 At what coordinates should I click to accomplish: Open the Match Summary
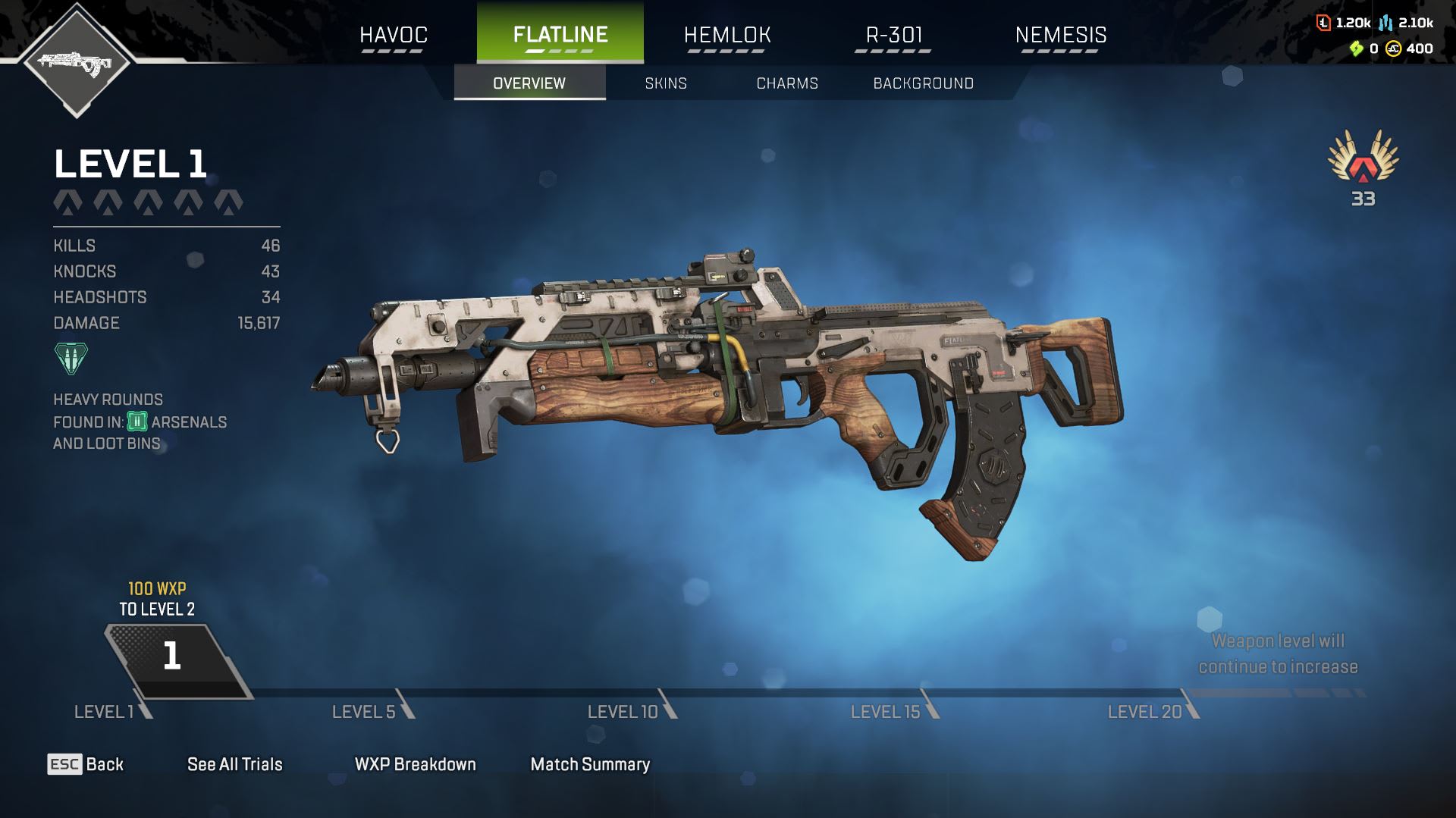tap(590, 764)
